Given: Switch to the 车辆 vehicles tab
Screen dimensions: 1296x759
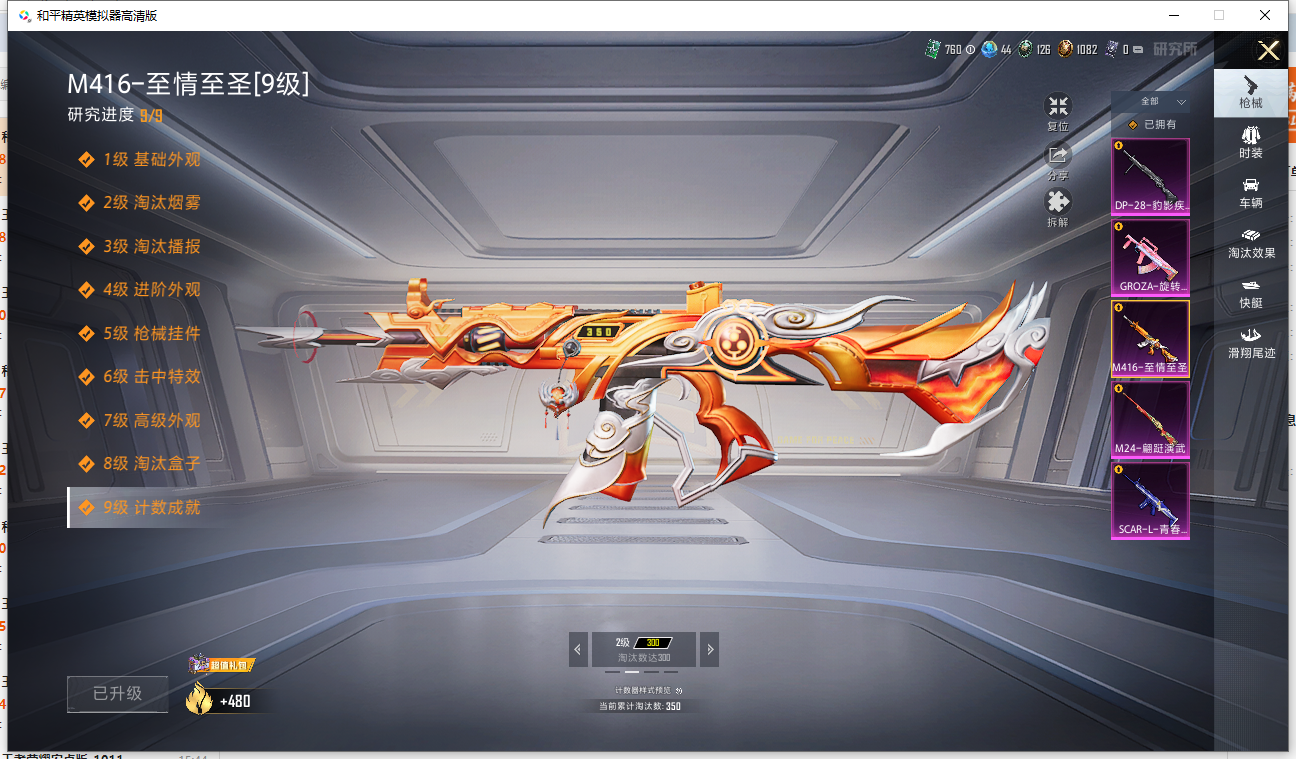Looking at the screenshot, I should pos(1250,192).
